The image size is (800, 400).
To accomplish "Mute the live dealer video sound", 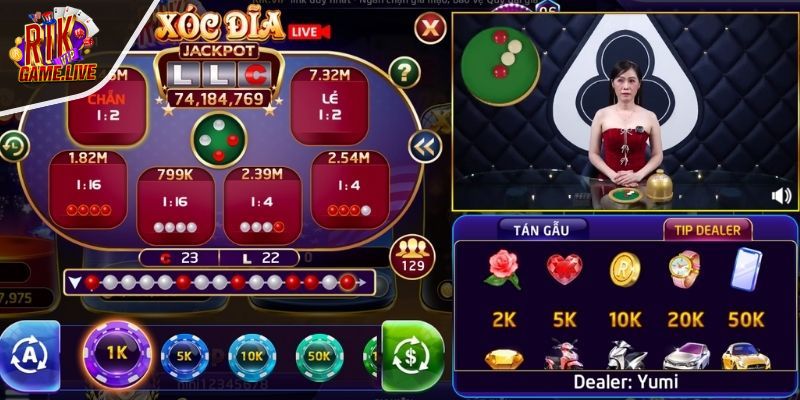I will coord(781,195).
